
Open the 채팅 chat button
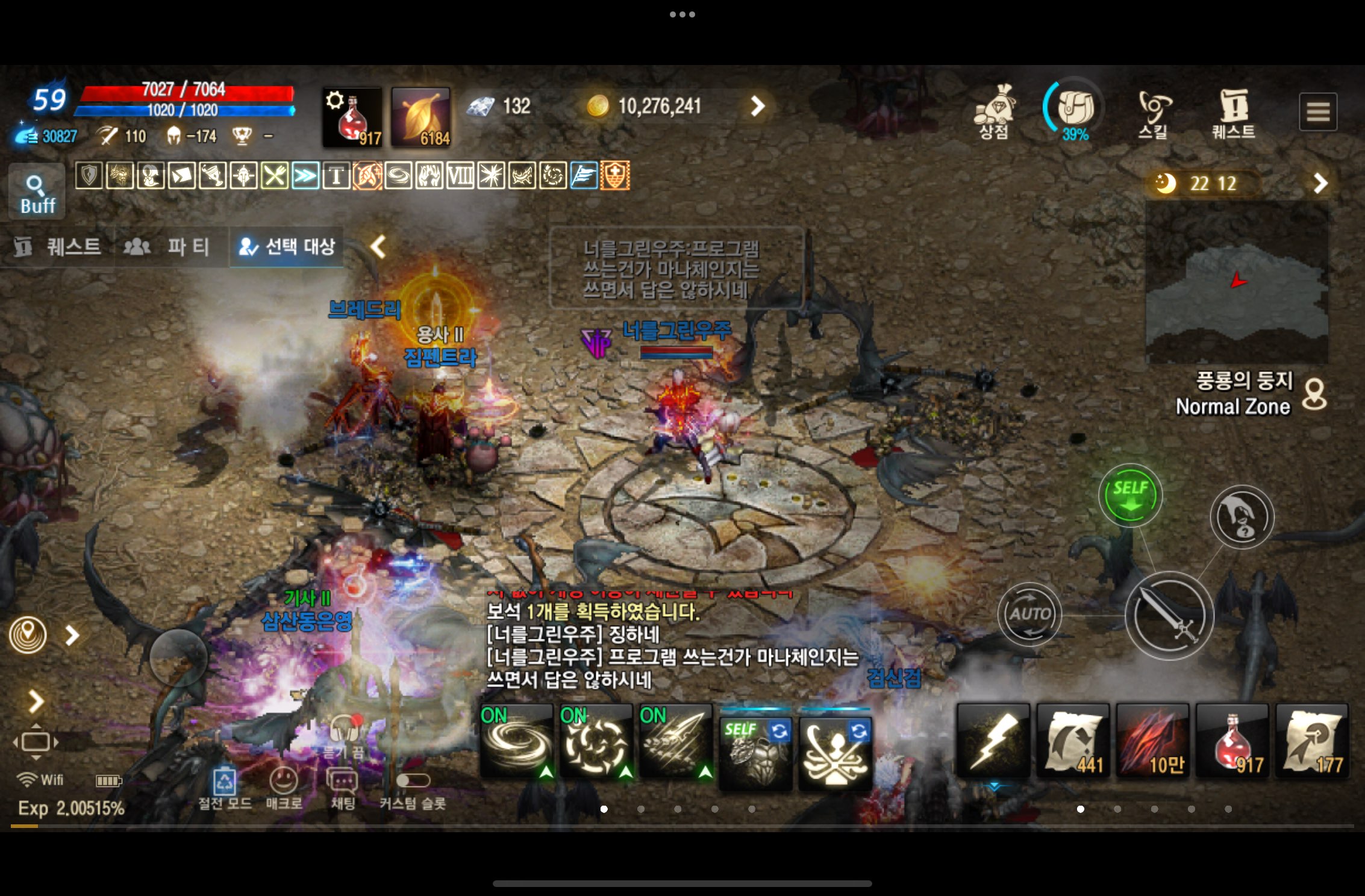pos(342,788)
